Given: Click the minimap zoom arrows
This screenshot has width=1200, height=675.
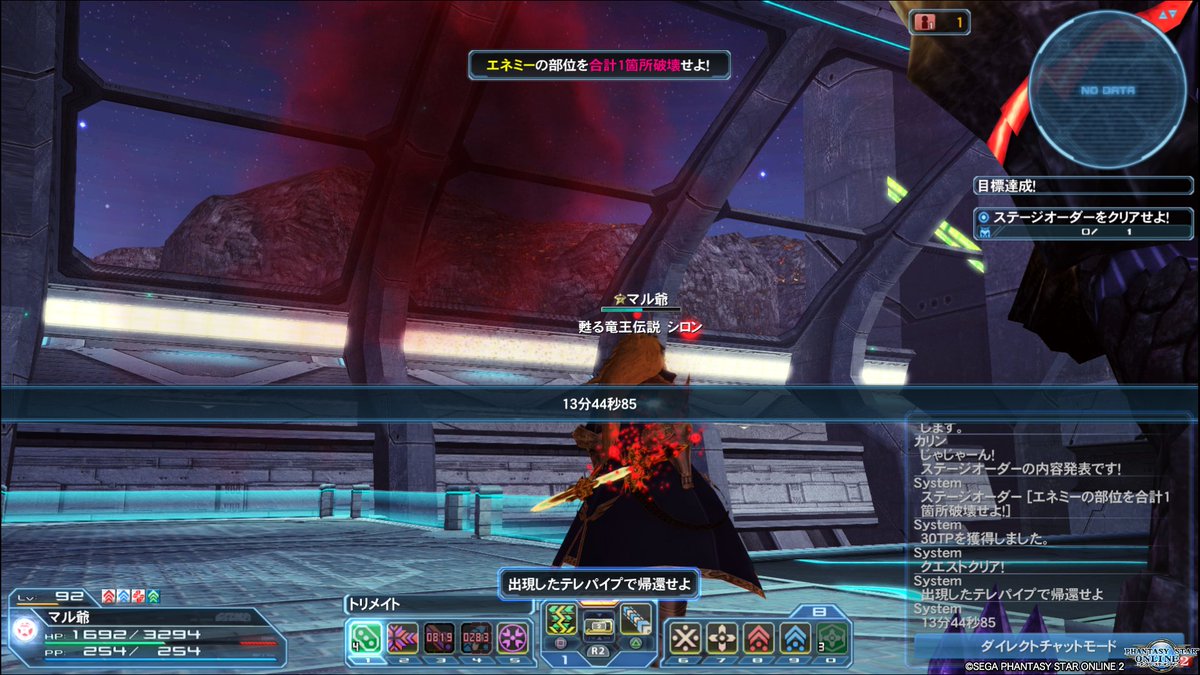Looking at the screenshot, I should pos(1167,15).
